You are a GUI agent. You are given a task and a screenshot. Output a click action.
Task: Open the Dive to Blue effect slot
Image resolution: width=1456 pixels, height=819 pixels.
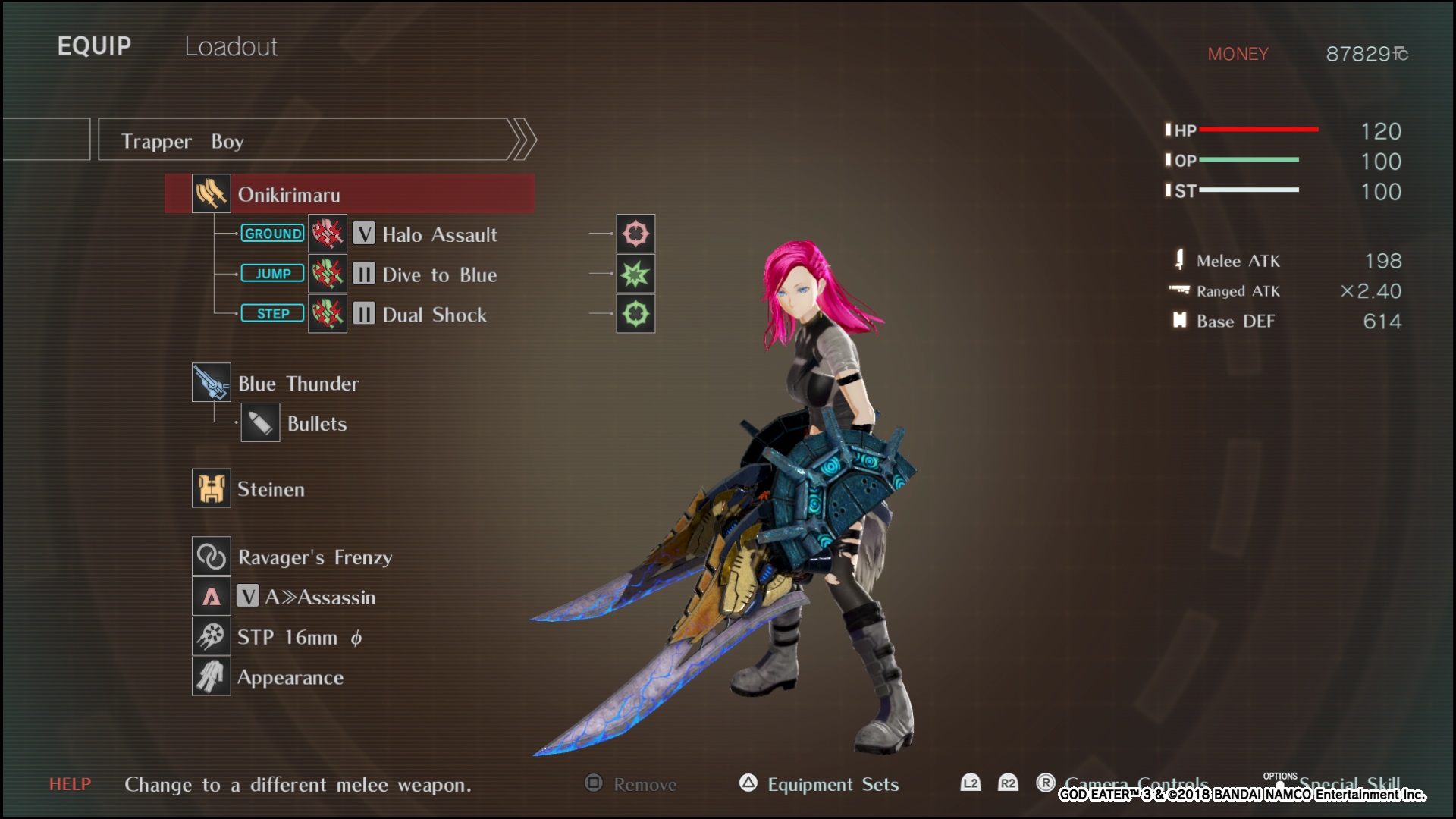[635, 274]
